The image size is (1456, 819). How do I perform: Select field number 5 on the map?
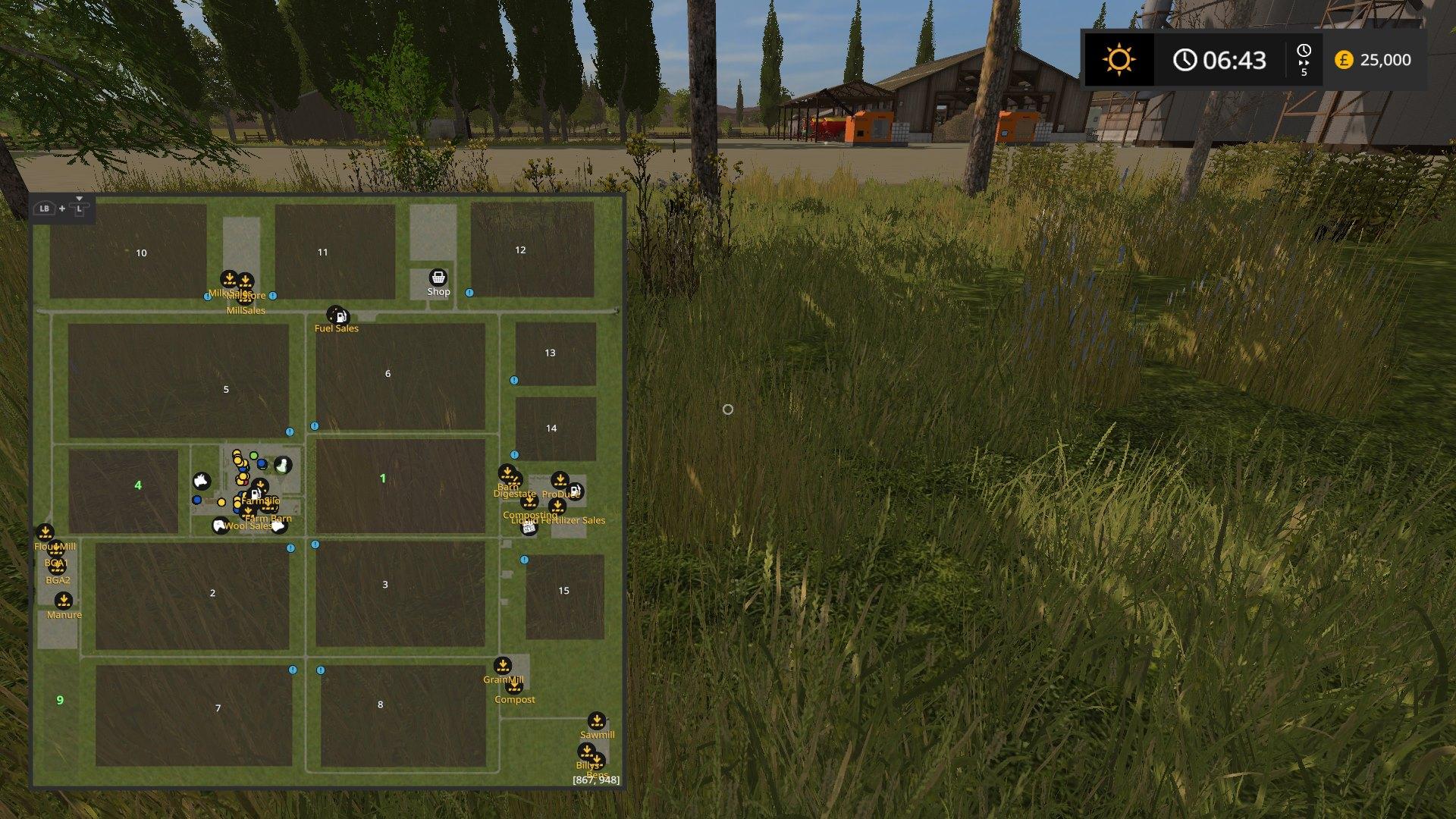(x=225, y=389)
